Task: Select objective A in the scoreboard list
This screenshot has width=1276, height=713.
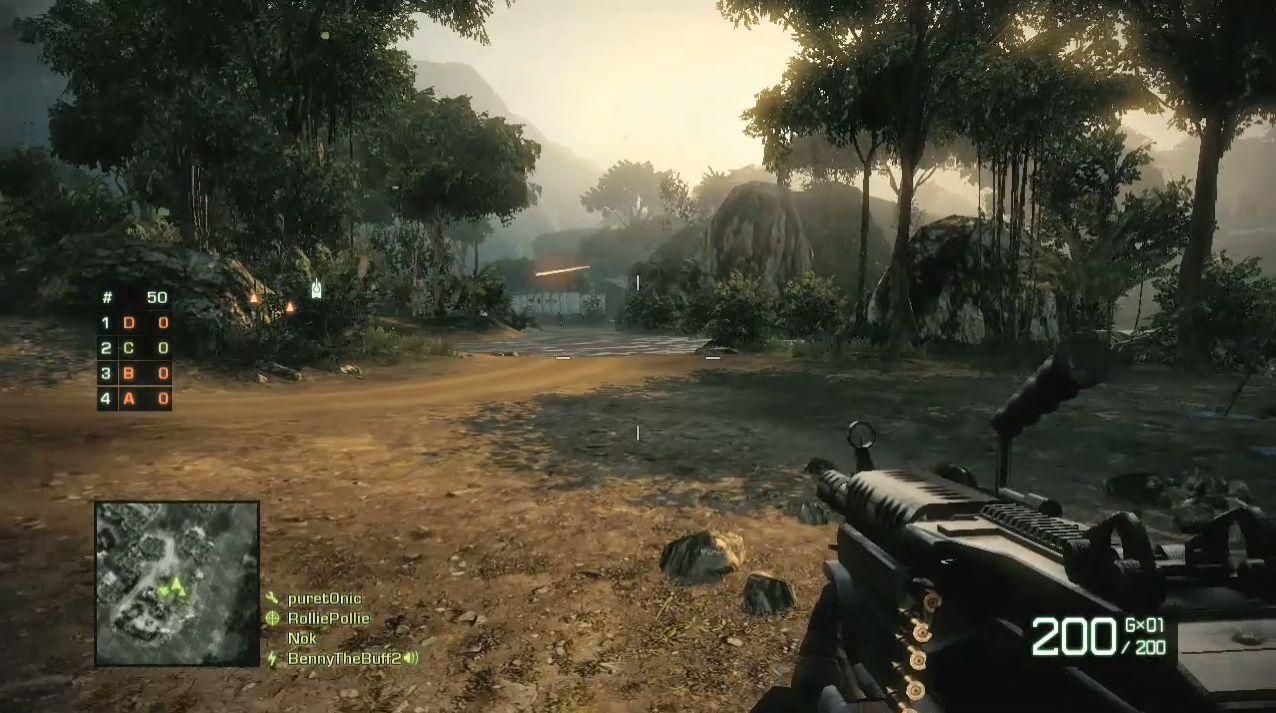Action: (129, 398)
